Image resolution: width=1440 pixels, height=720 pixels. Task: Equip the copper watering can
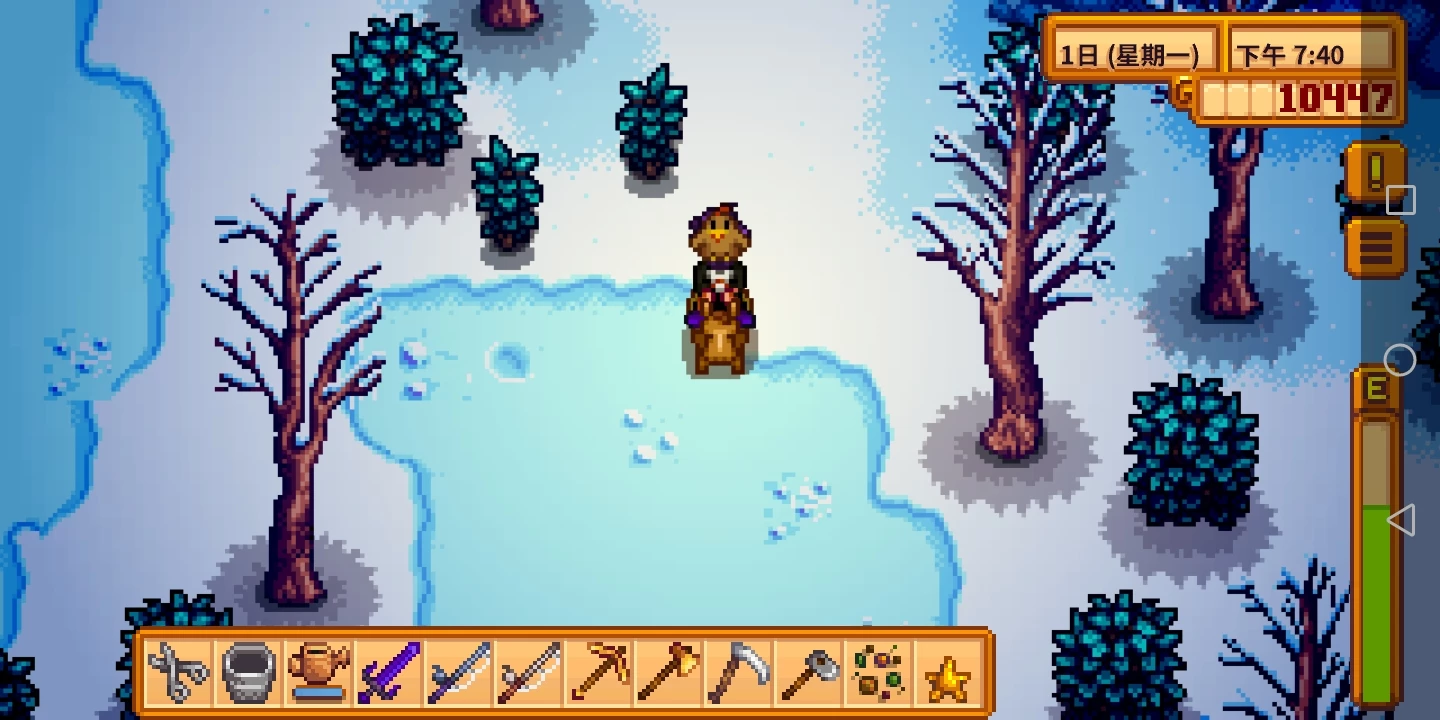319,672
